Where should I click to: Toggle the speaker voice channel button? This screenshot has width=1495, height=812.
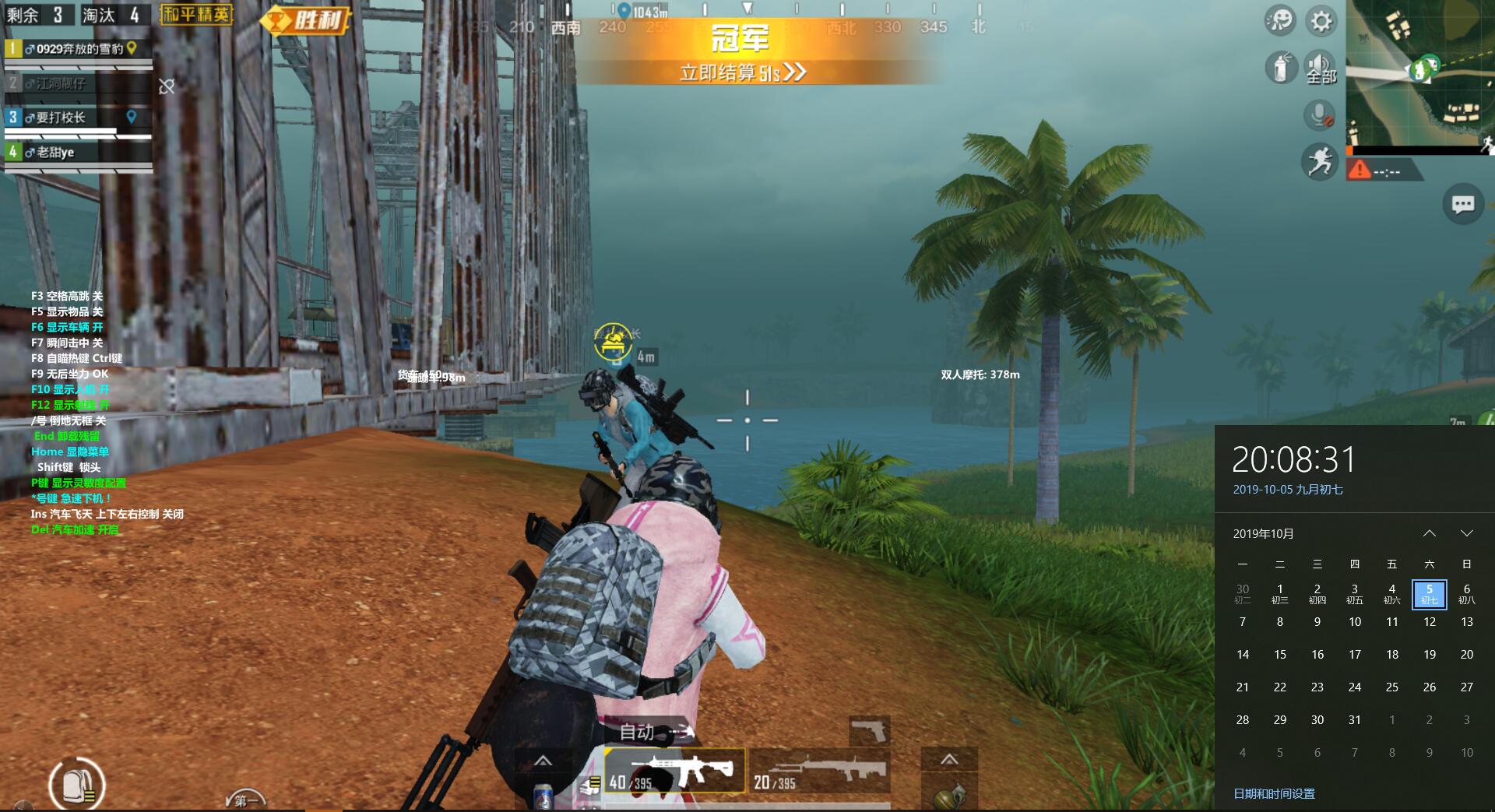click(x=1321, y=69)
